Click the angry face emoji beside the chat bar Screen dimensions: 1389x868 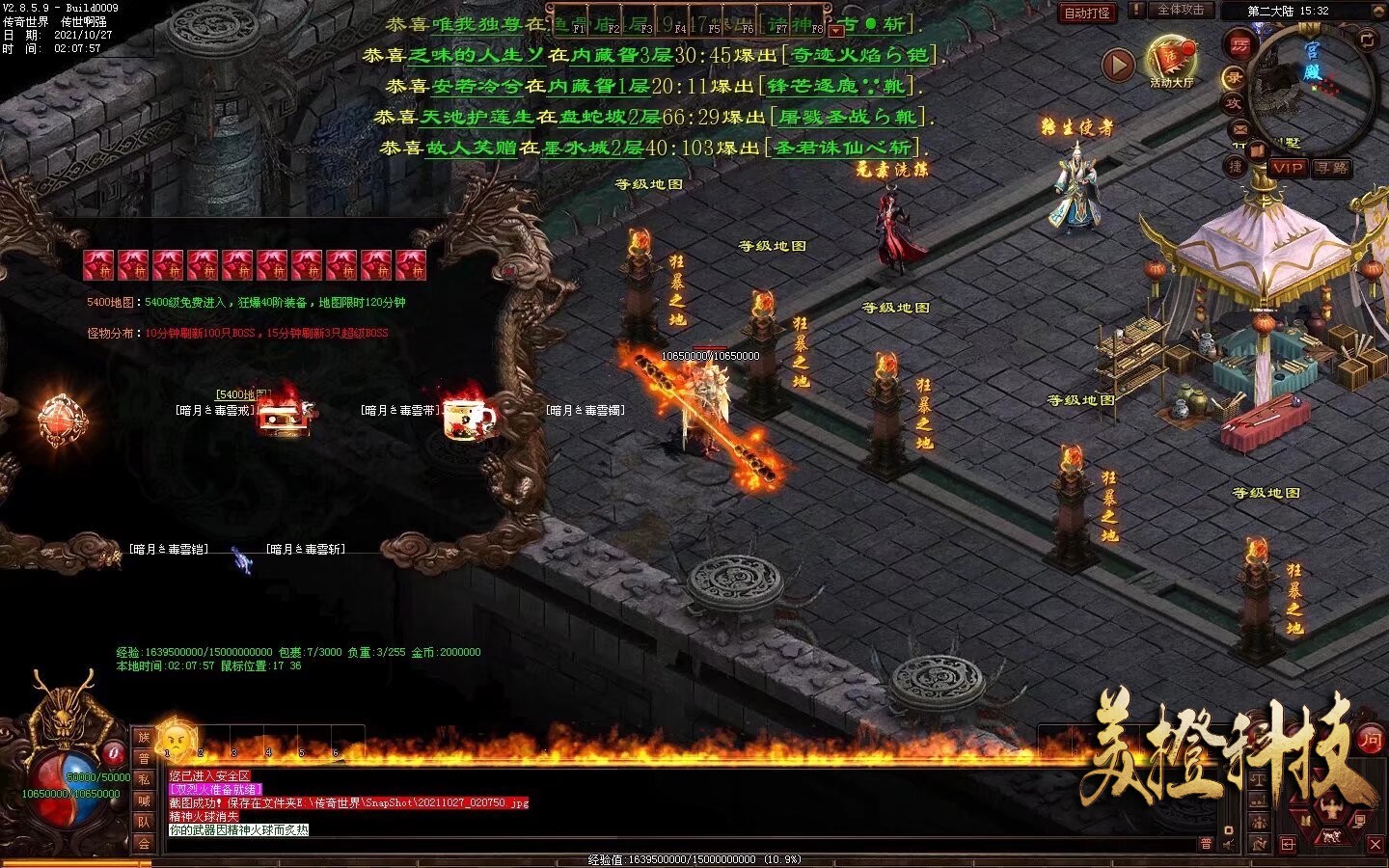click(174, 741)
